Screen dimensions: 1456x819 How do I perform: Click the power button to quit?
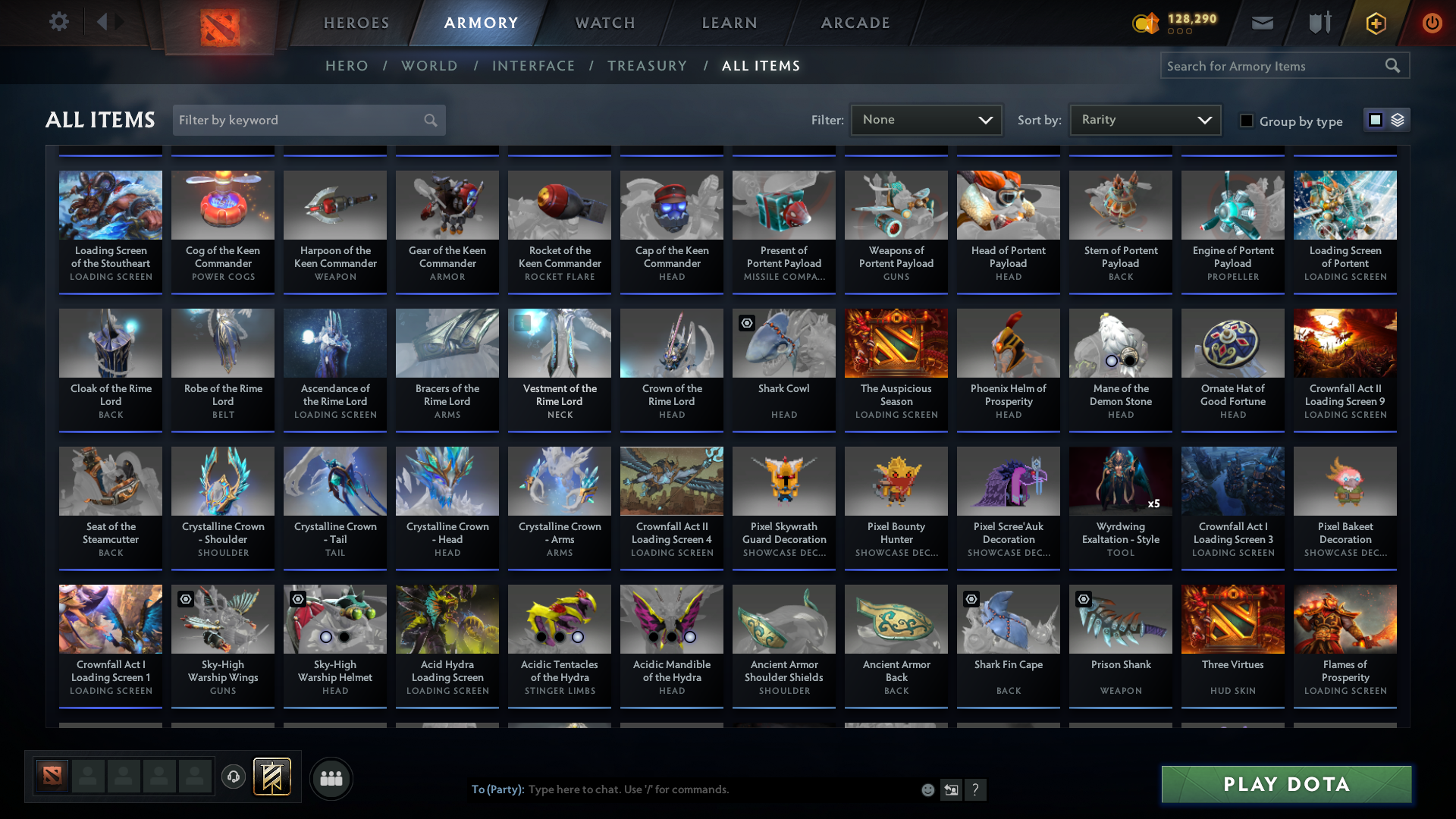[1432, 23]
